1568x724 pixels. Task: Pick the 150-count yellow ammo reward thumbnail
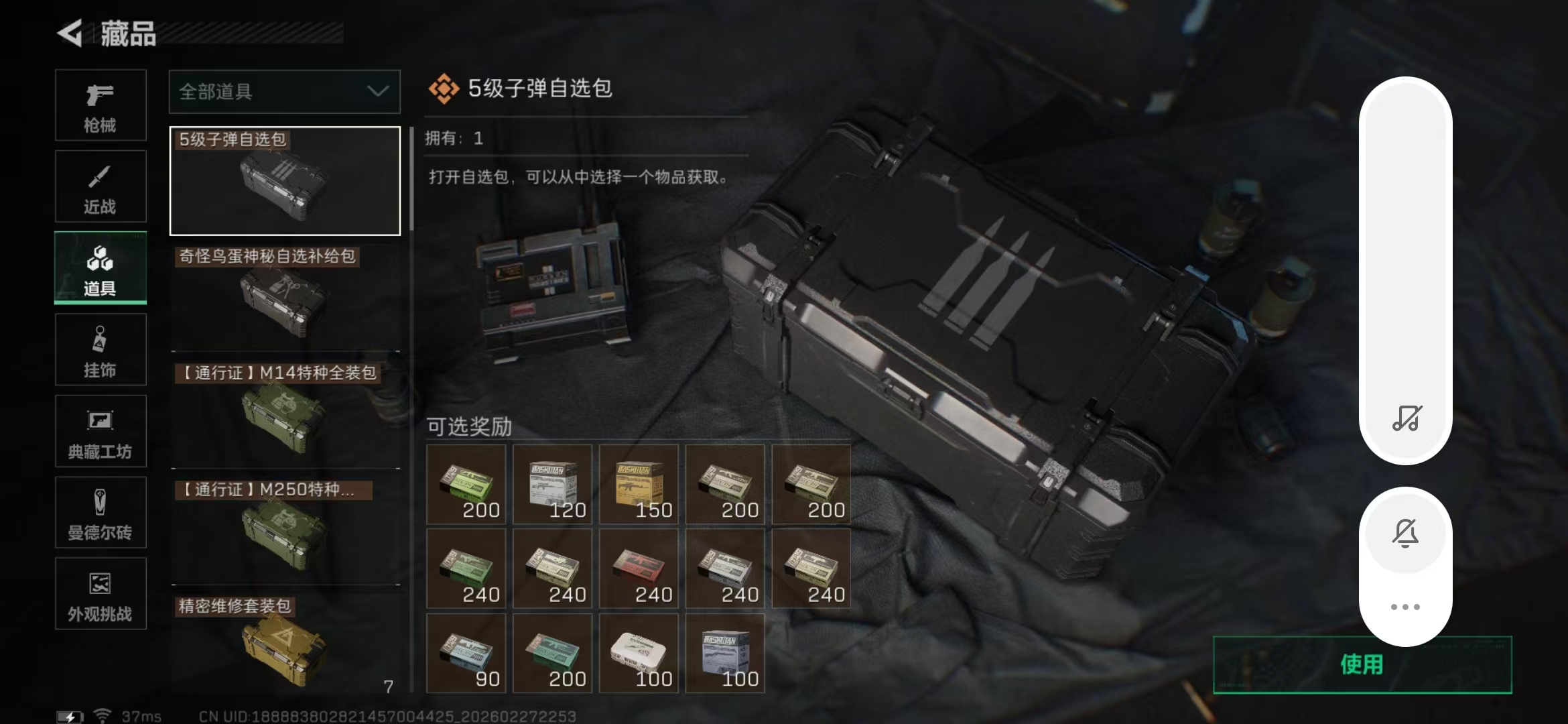click(638, 485)
